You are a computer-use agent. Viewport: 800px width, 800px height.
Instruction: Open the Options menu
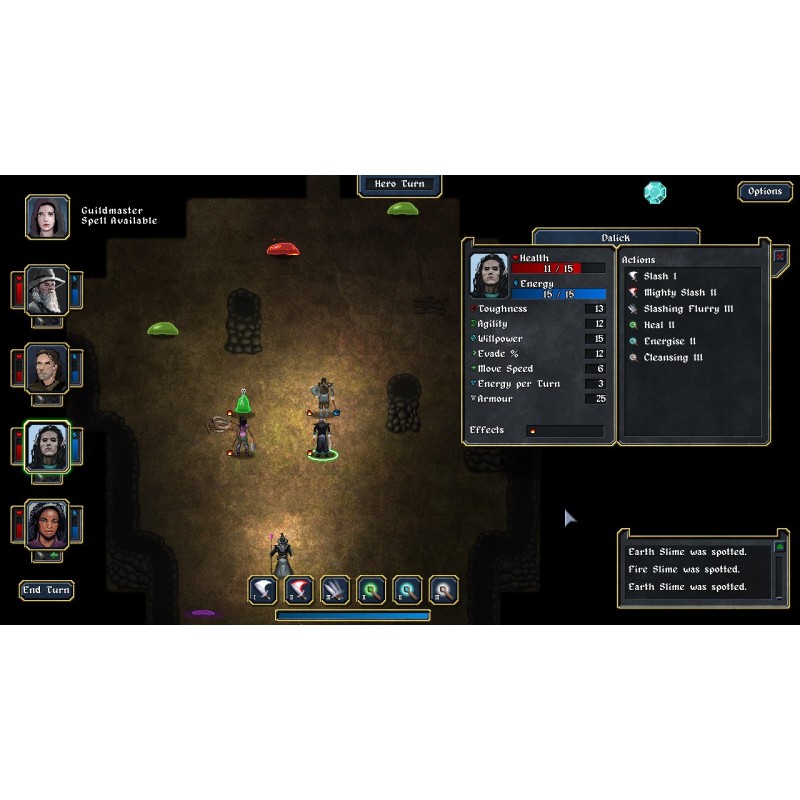(x=765, y=192)
